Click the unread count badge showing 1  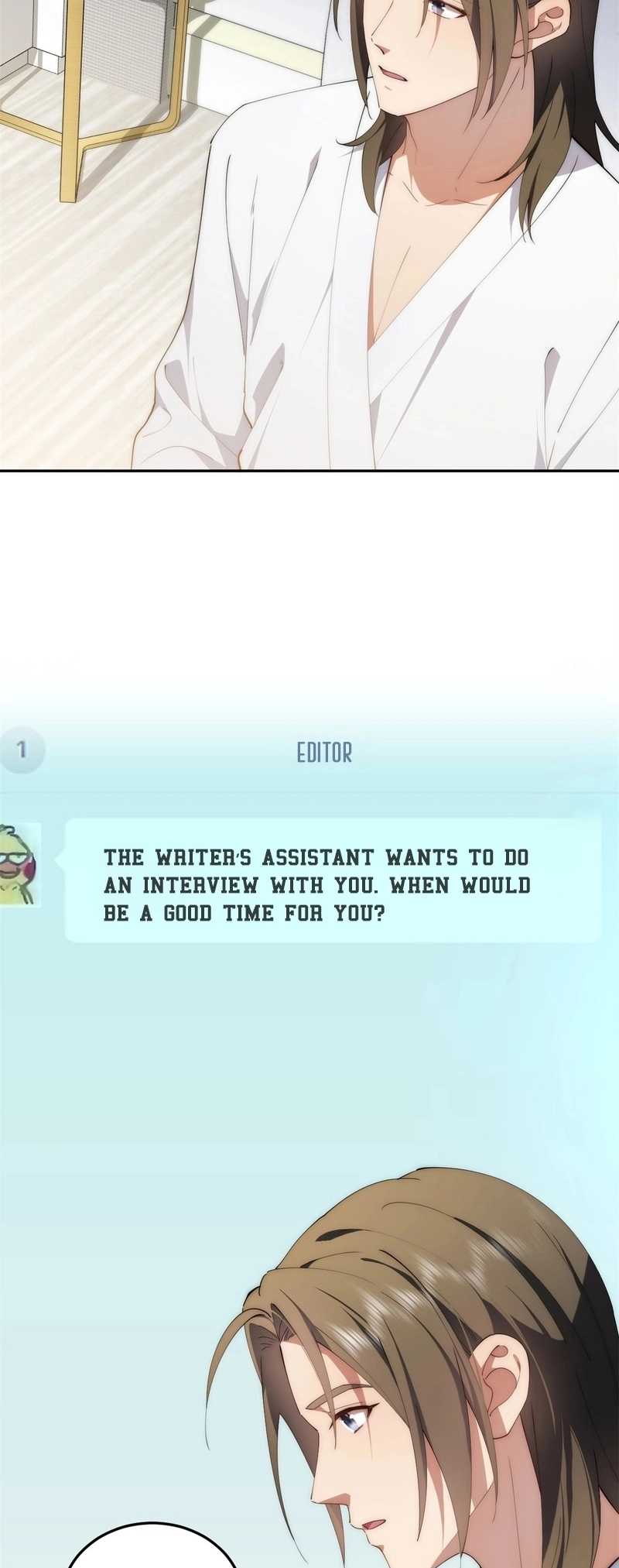[21, 750]
